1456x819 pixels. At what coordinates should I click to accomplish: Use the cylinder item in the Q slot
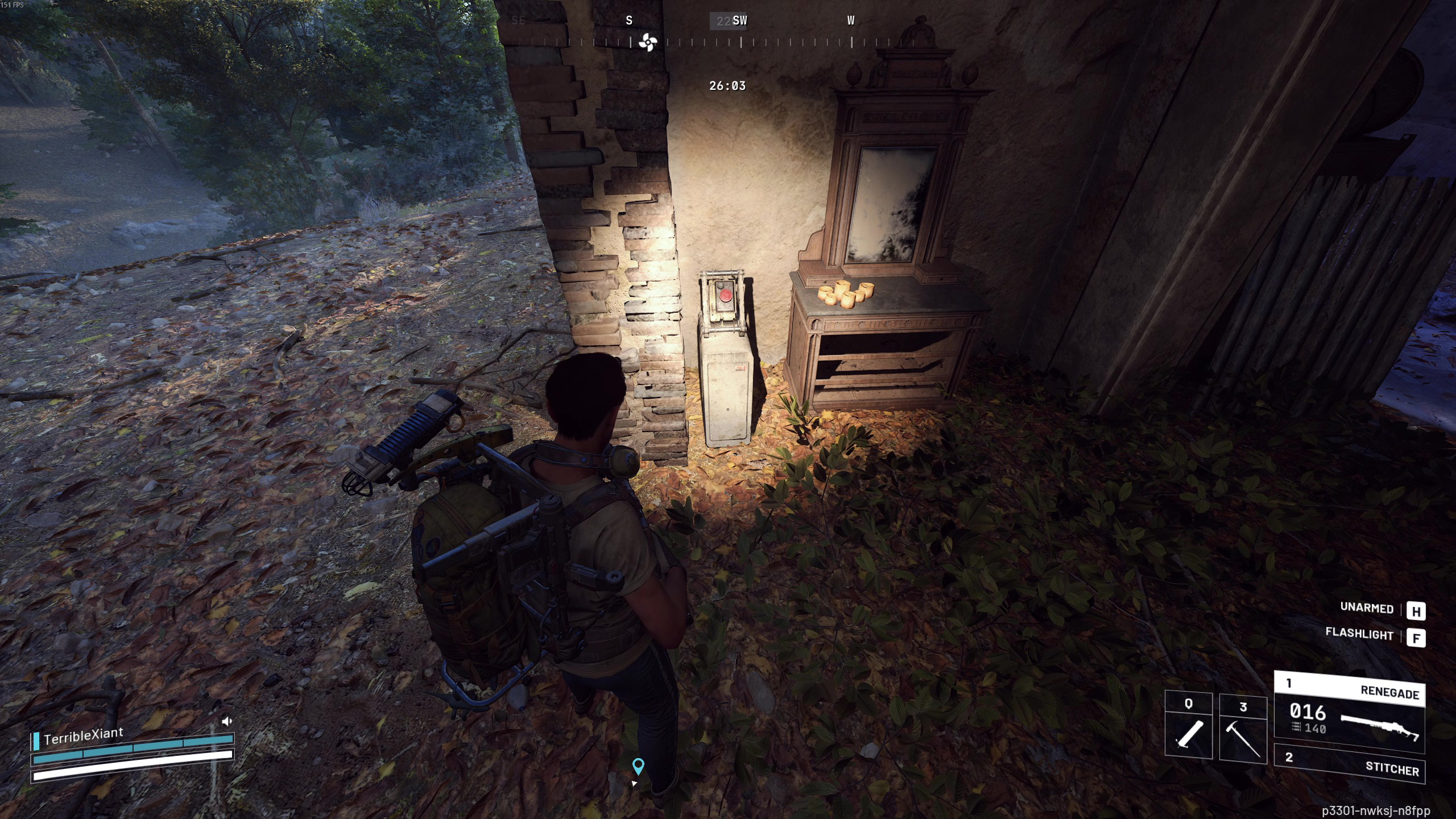tap(1188, 726)
